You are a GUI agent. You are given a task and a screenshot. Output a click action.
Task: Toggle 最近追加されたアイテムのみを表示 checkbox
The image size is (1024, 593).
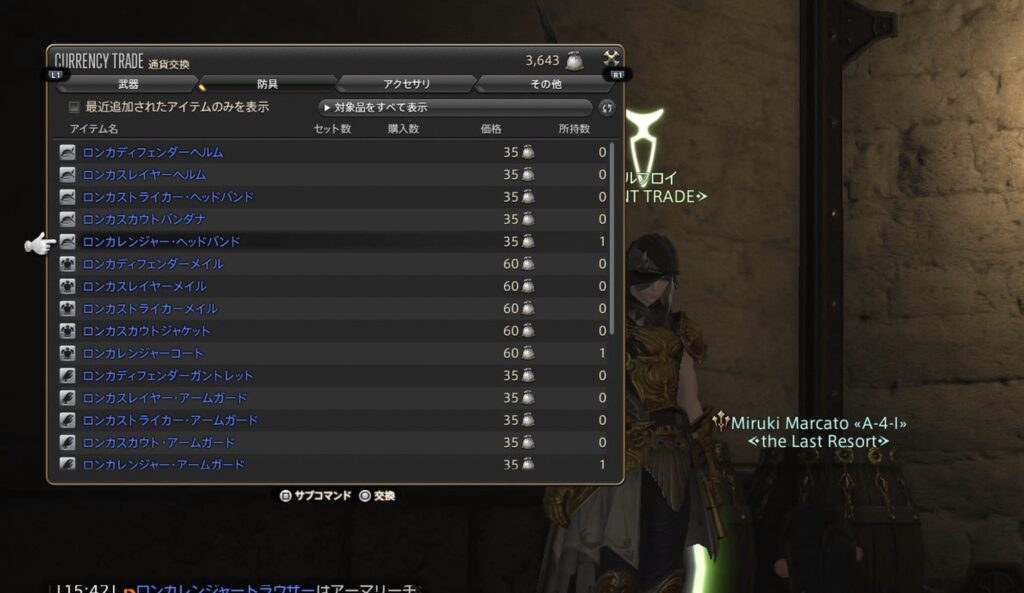pyautogui.click(x=74, y=107)
